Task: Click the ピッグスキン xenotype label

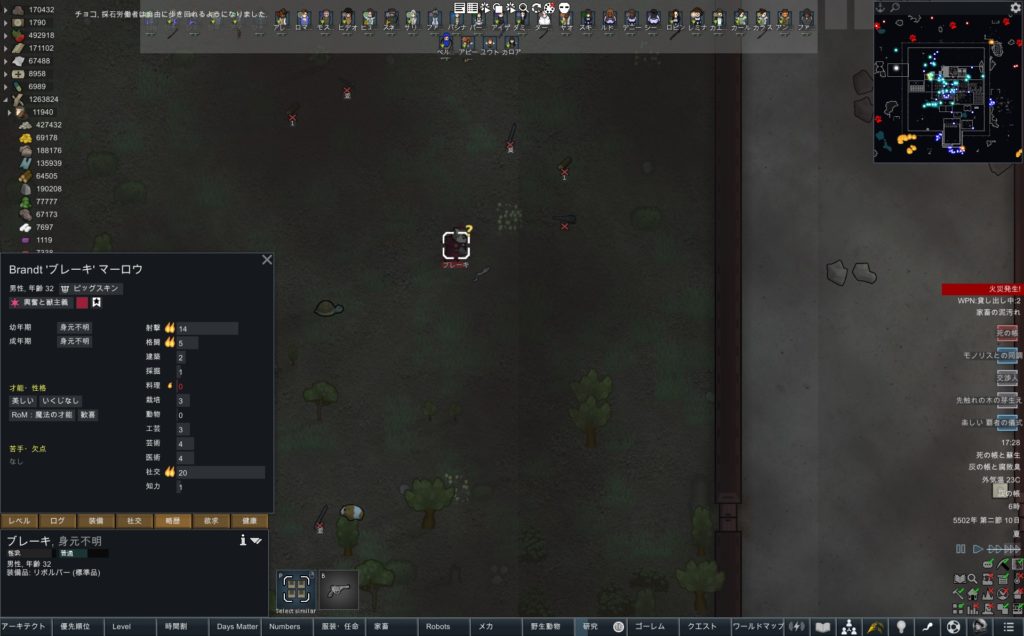Action: [97, 288]
